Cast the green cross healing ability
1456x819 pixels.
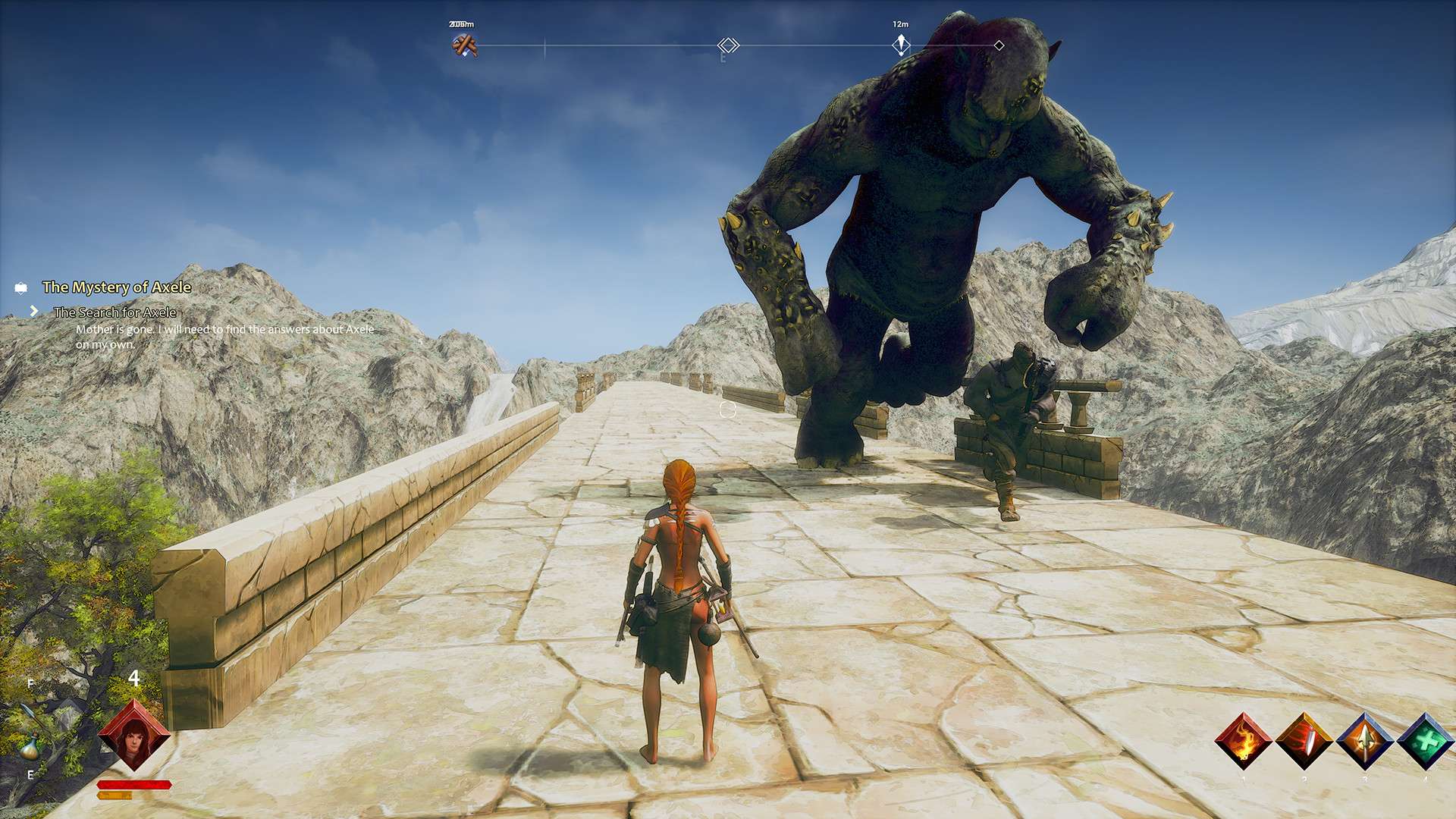[1426, 741]
